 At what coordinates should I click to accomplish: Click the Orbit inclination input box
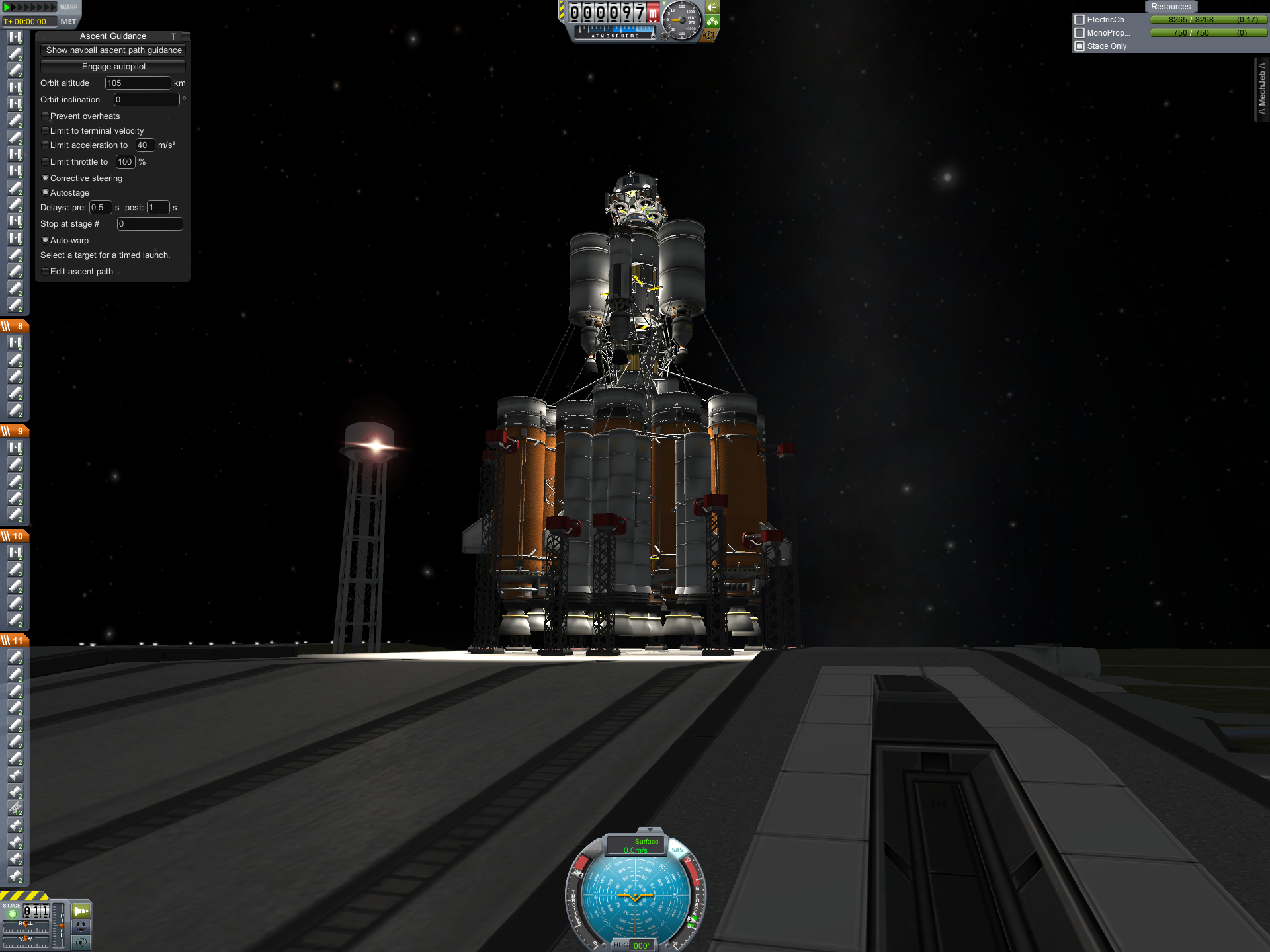point(146,100)
